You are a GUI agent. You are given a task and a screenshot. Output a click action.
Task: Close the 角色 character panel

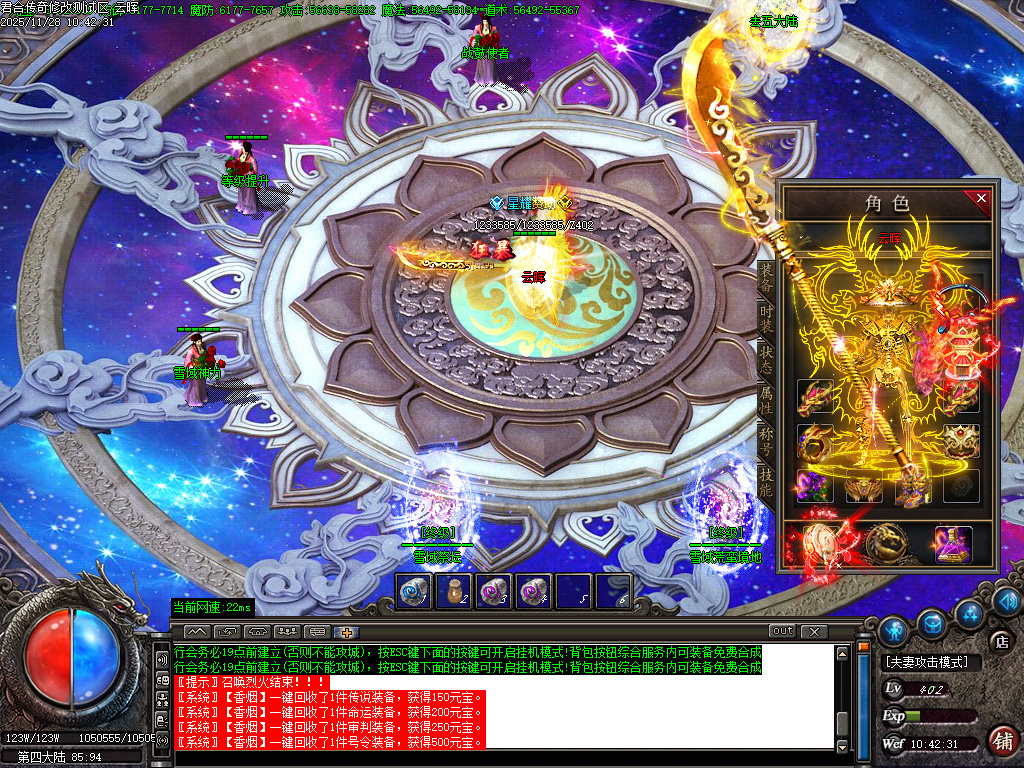[981, 199]
